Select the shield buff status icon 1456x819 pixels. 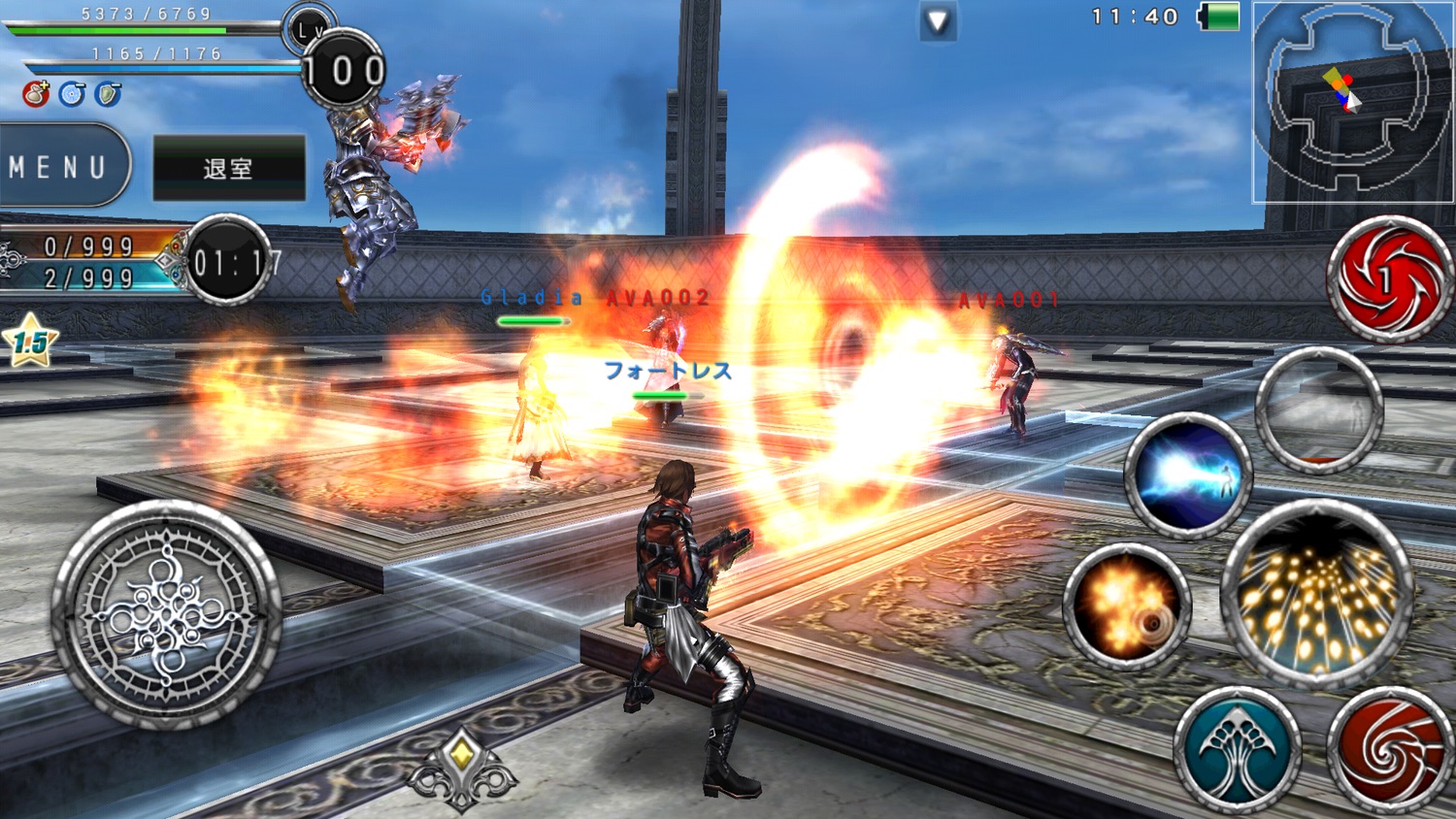(108, 94)
